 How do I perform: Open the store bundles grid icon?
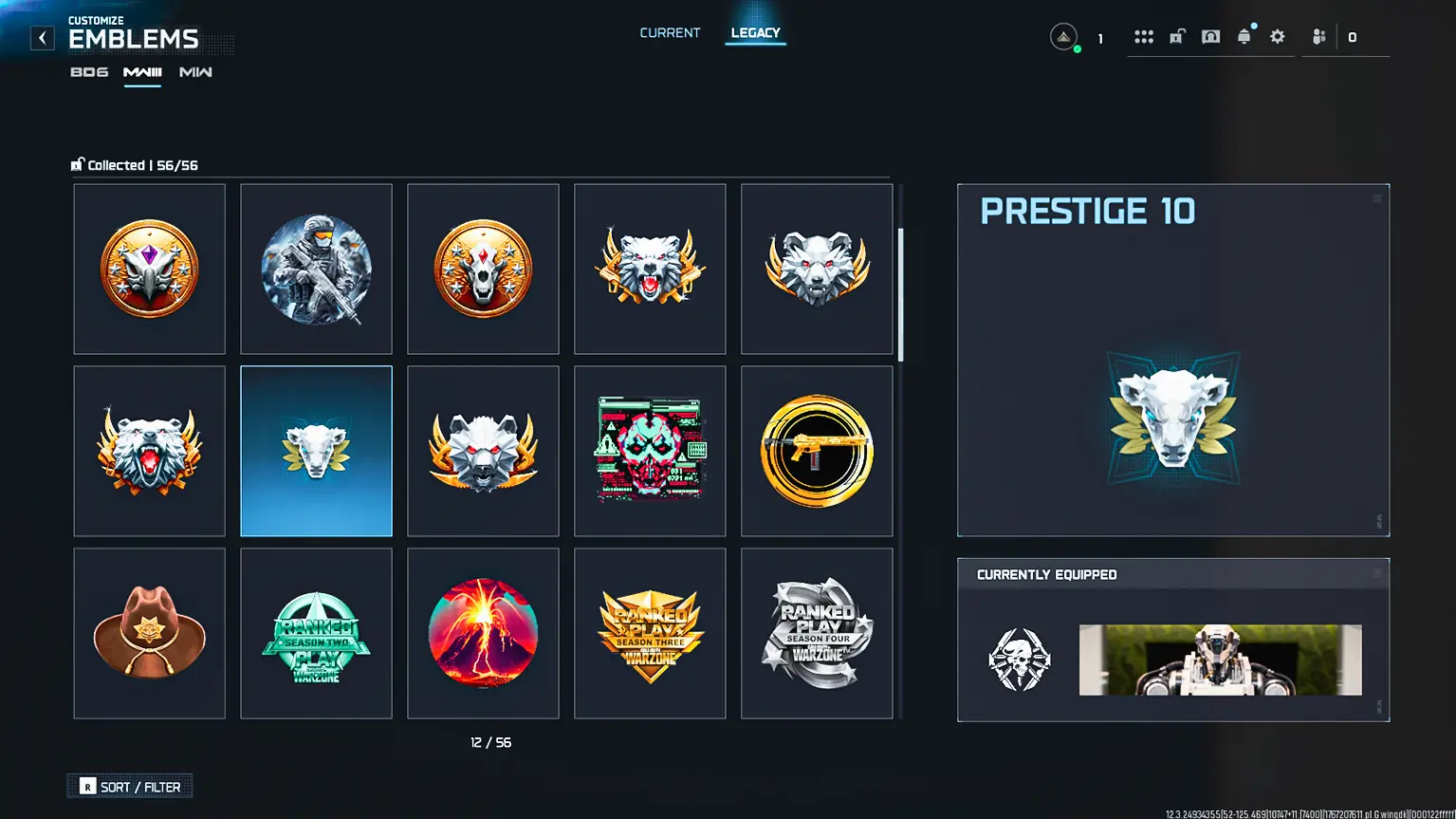[1143, 36]
